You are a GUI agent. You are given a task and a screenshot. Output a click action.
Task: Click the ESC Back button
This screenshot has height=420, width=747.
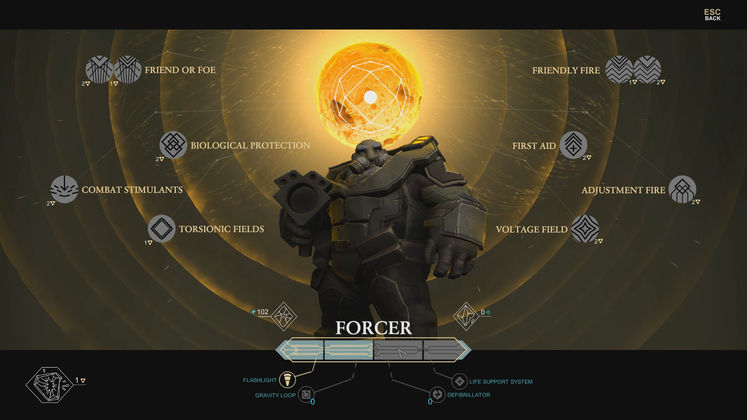coord(712,14)
